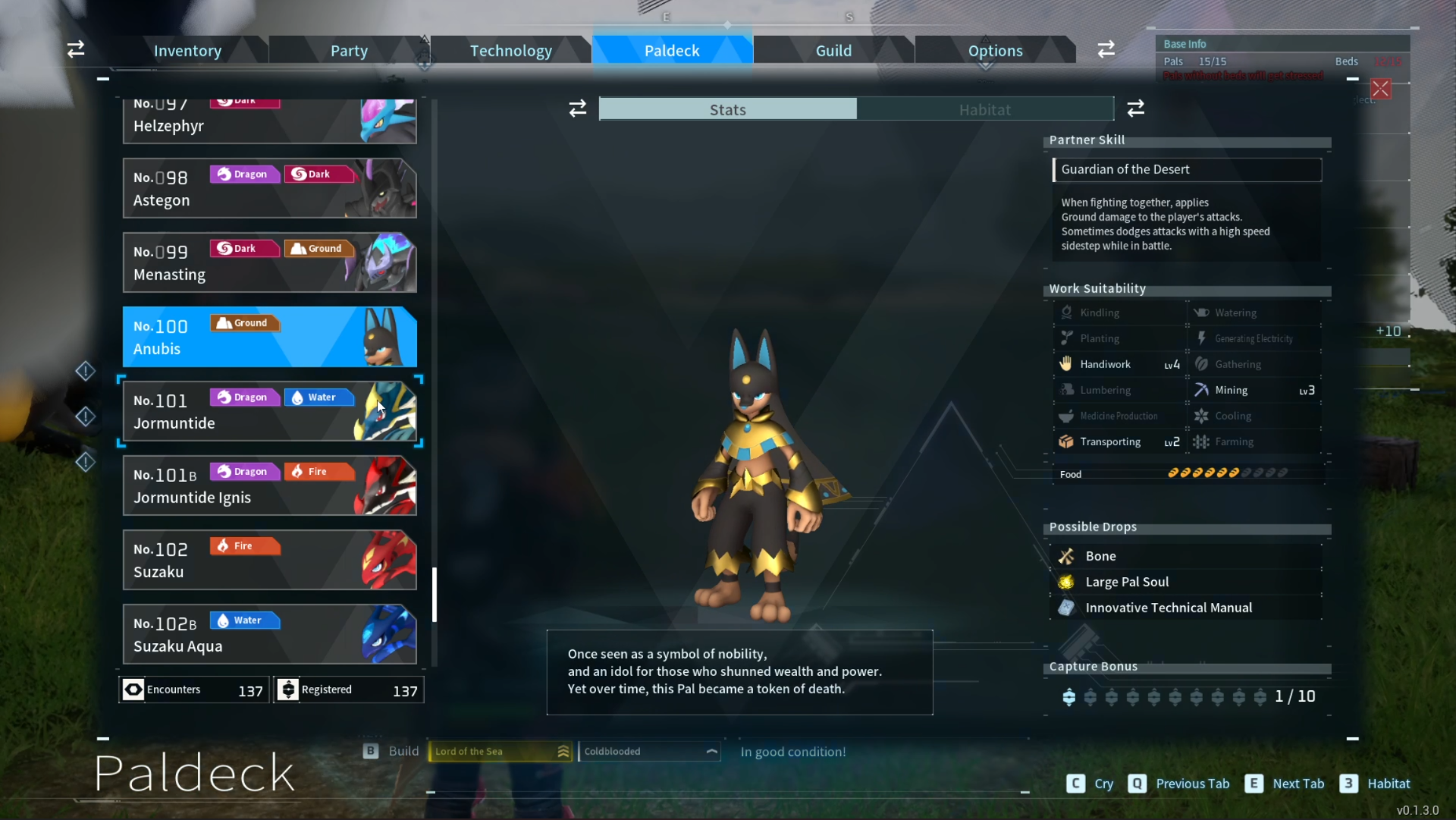Click the swap arrows beside Habitat tab
This screenshot has width=1456, height=820.
click(x=1136, y=108)
